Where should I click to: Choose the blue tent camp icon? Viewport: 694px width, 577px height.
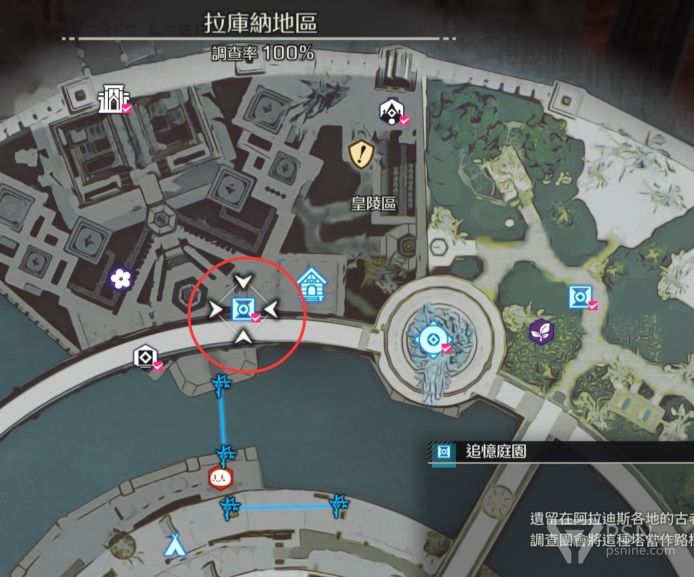[175, 545]
